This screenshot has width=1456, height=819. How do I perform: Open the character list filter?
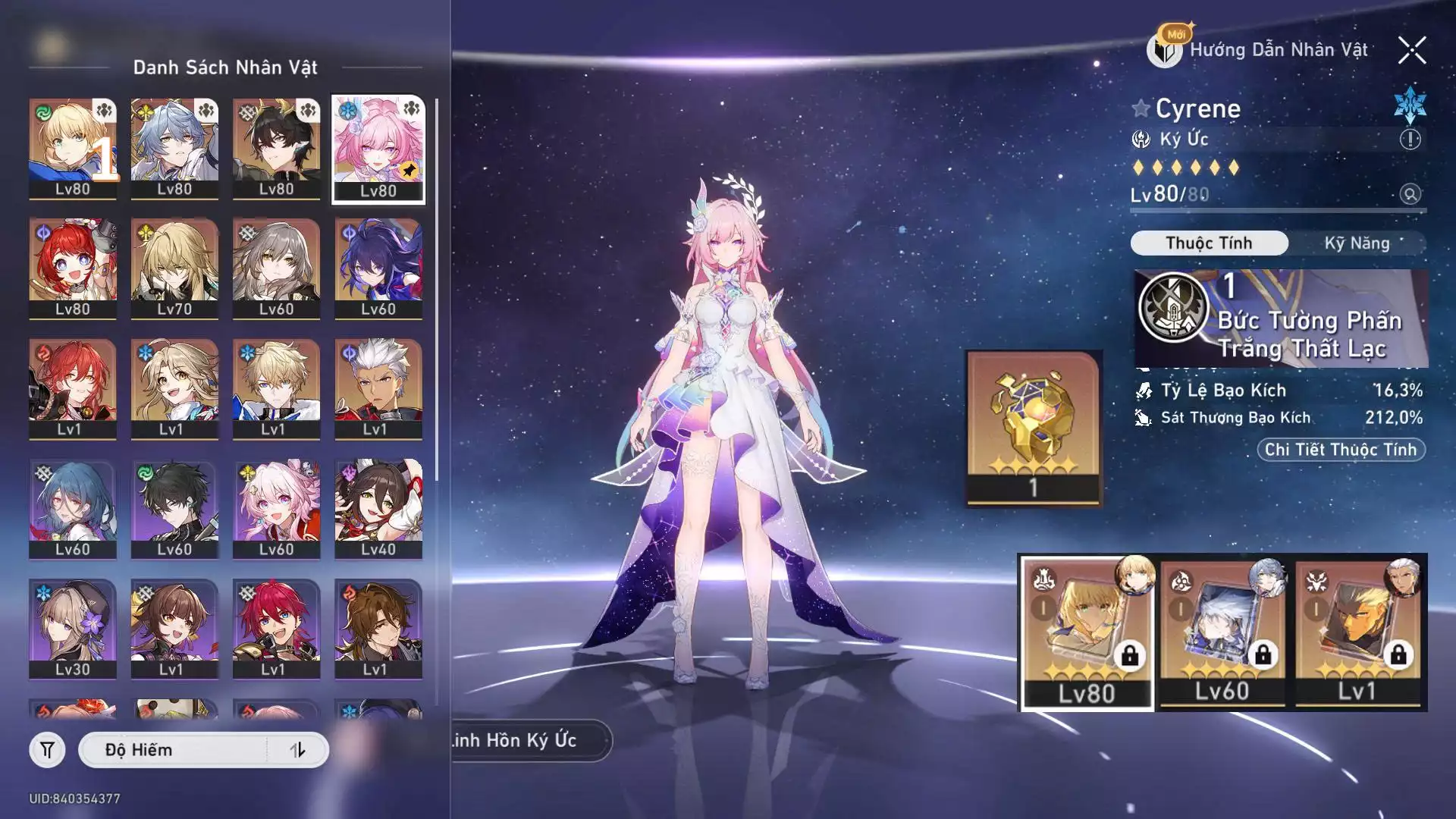pos(47,750)
